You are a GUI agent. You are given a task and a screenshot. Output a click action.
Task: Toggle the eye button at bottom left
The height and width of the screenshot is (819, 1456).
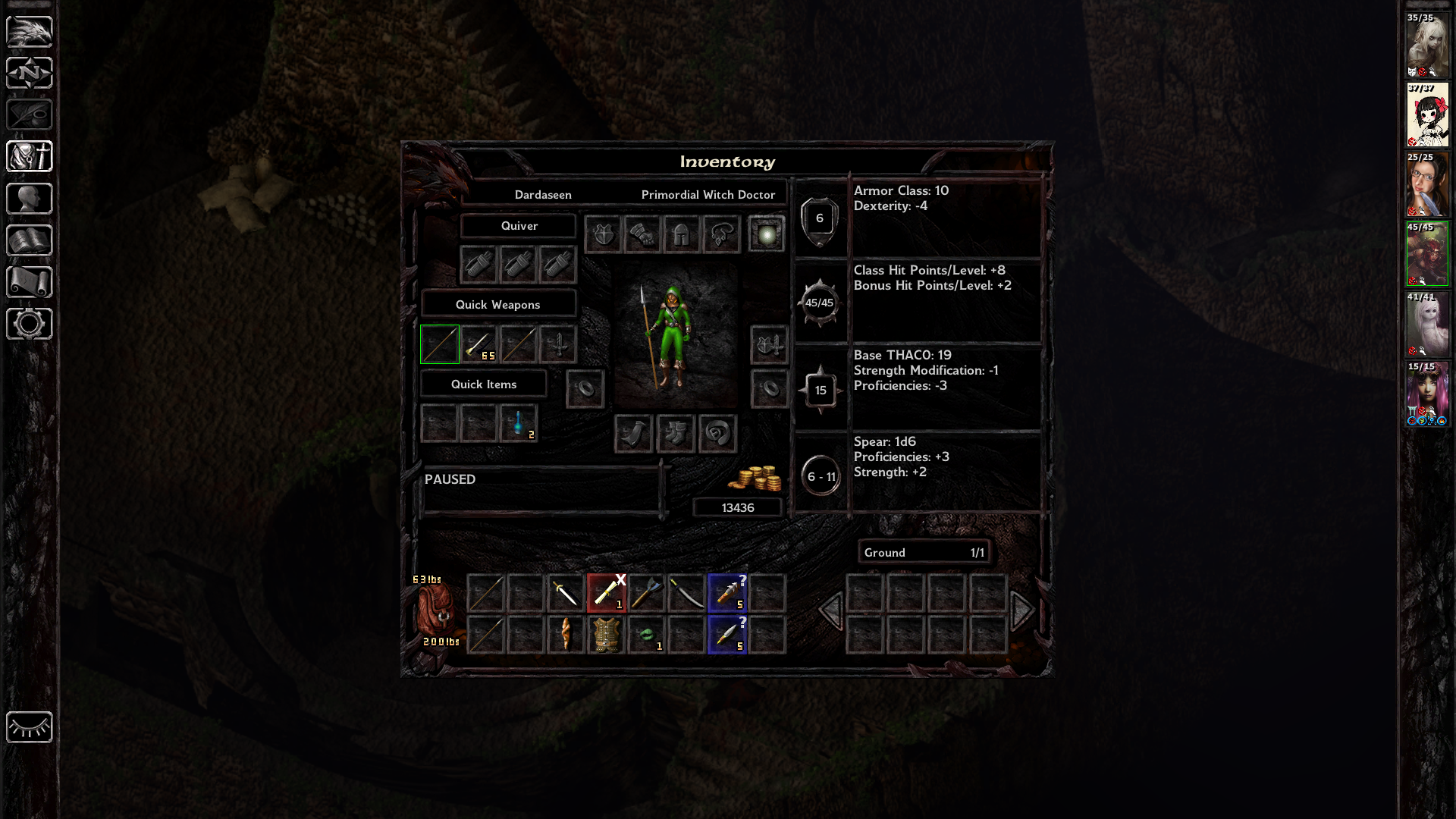[x=30, y=727]
